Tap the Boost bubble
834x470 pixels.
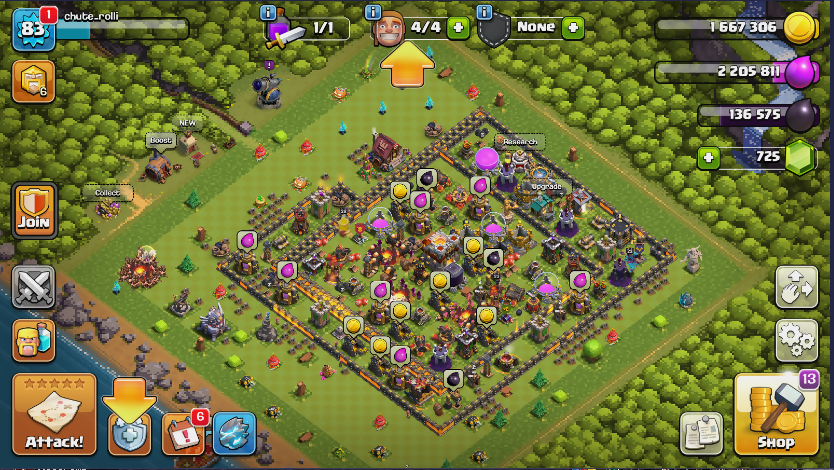[x=160, y=141]
